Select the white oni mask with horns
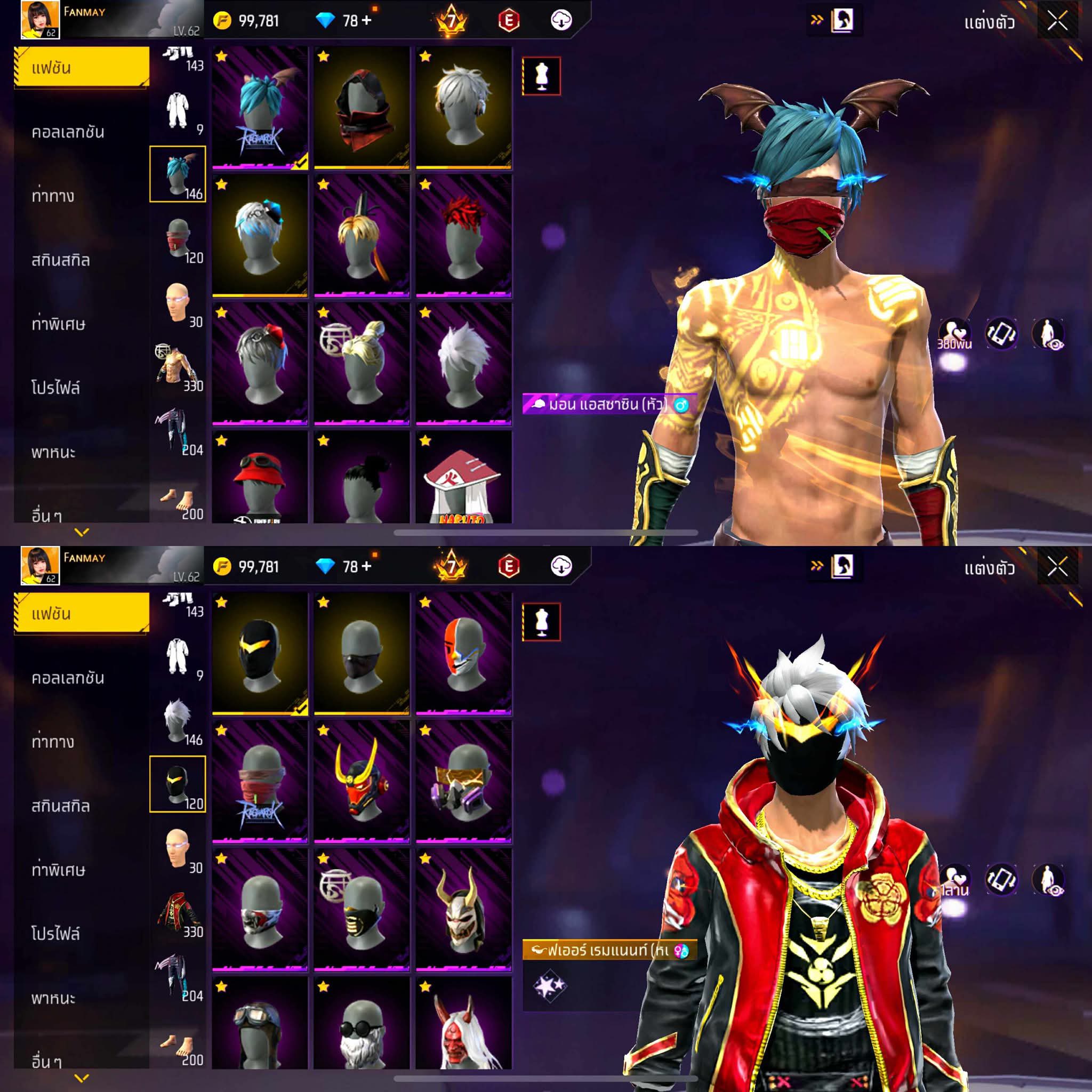 pyautogui.click(x=463, y=910)
